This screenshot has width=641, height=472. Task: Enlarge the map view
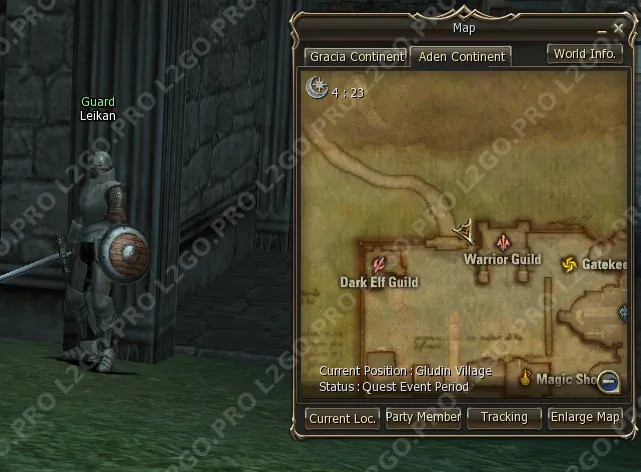tap(586, 417)
